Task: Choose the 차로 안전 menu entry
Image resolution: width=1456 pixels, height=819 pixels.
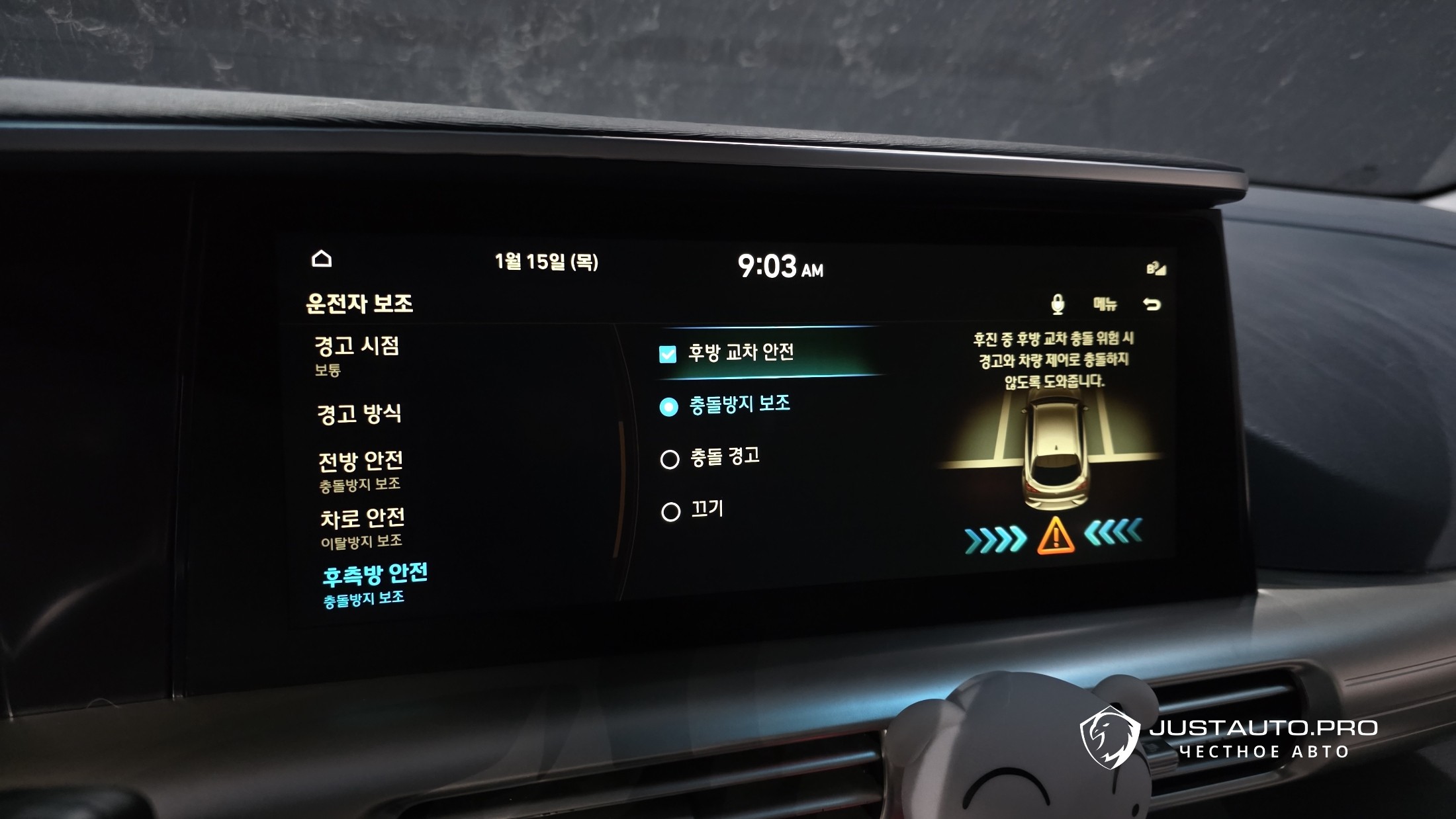Action: [363, 527]
